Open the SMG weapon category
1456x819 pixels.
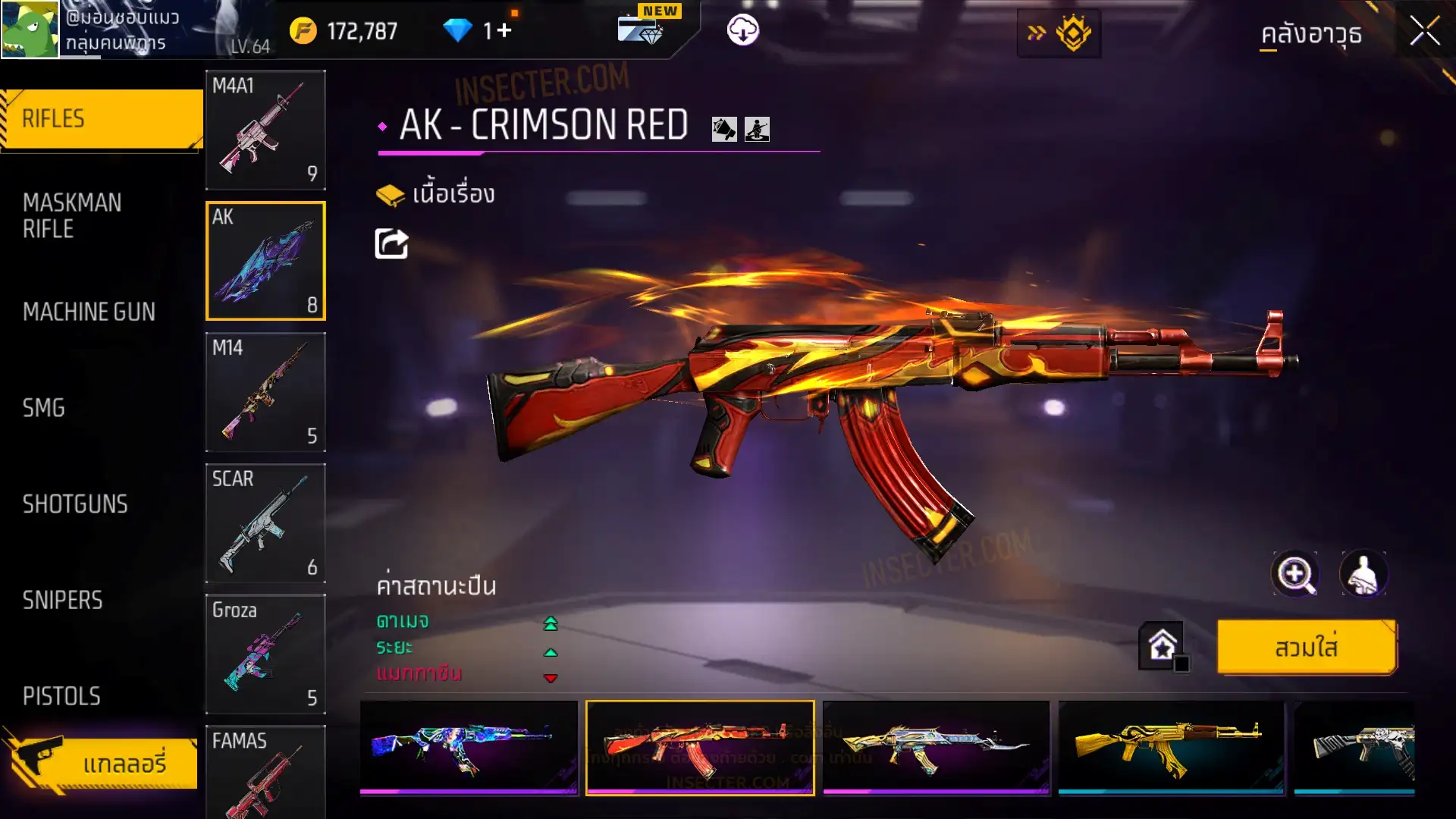tap(44, 408)
